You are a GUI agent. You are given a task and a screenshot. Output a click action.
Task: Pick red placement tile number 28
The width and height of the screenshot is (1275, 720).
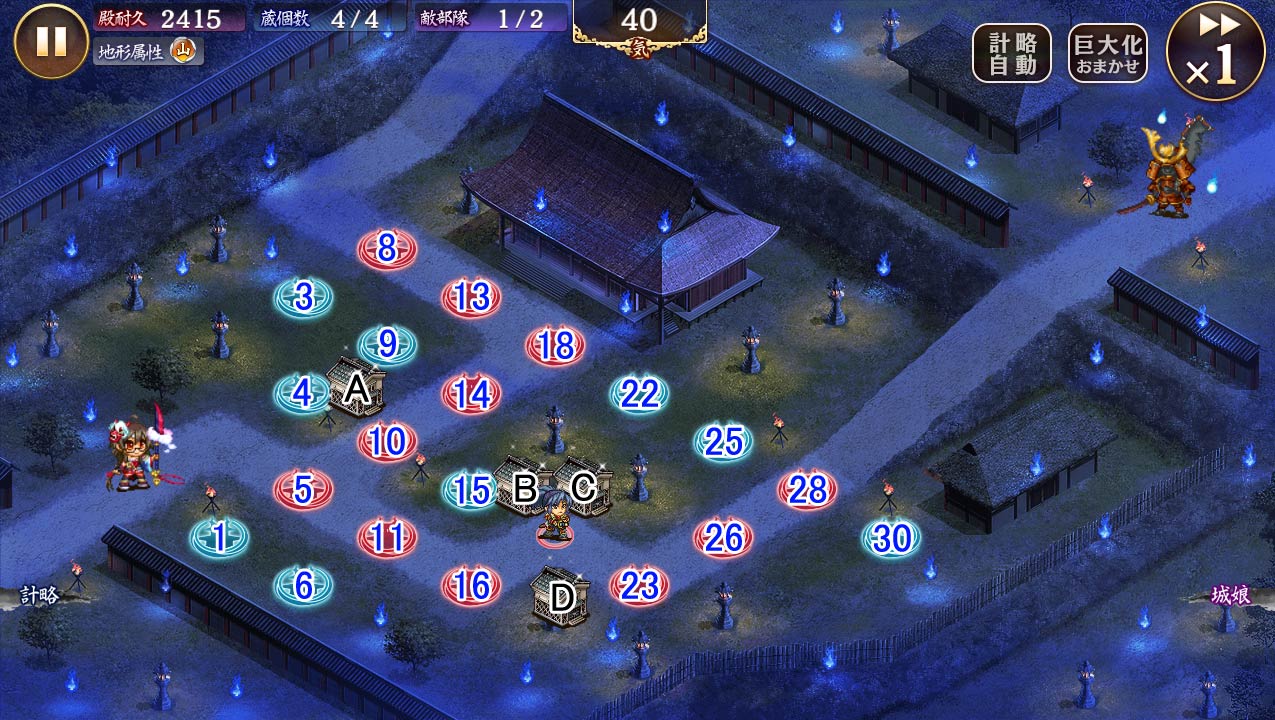[807, 489]
